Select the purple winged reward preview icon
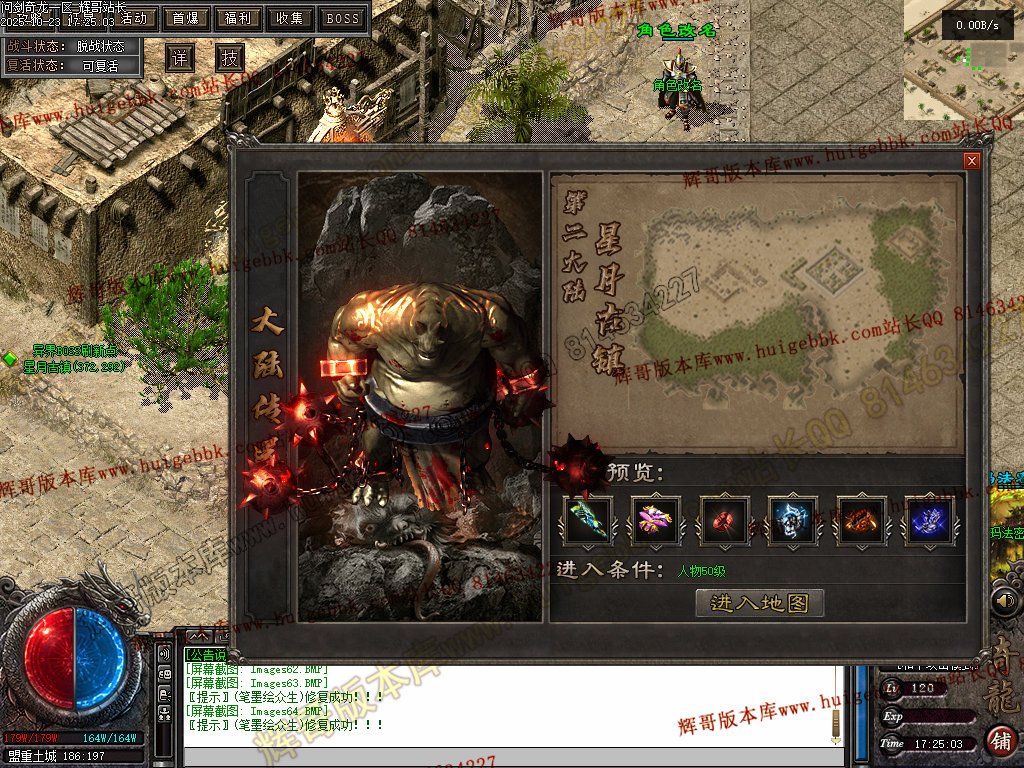The height and width of the screenshot is (768, 1024). pos(656,520)
